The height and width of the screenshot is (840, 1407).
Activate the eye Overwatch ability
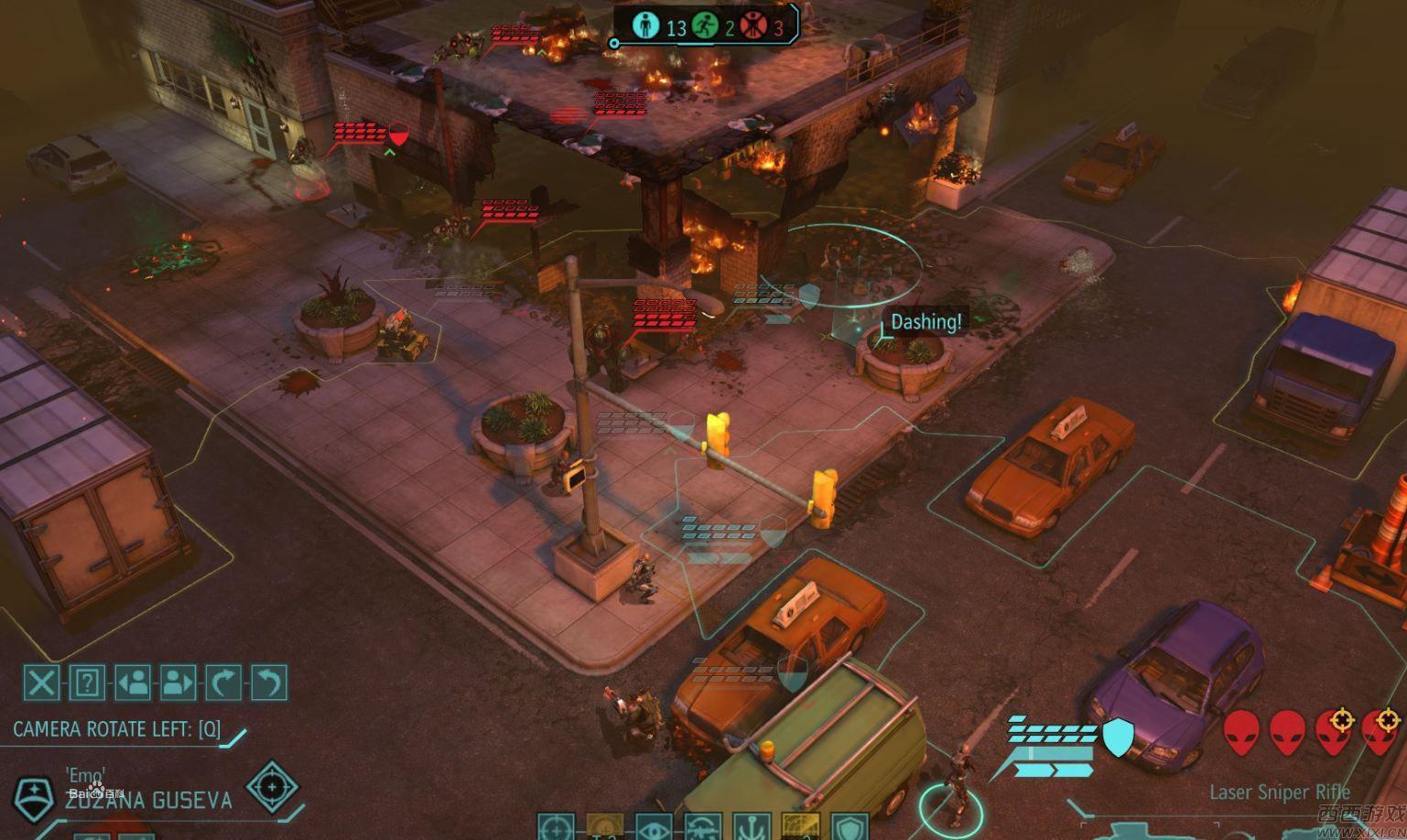click(654, 827)
